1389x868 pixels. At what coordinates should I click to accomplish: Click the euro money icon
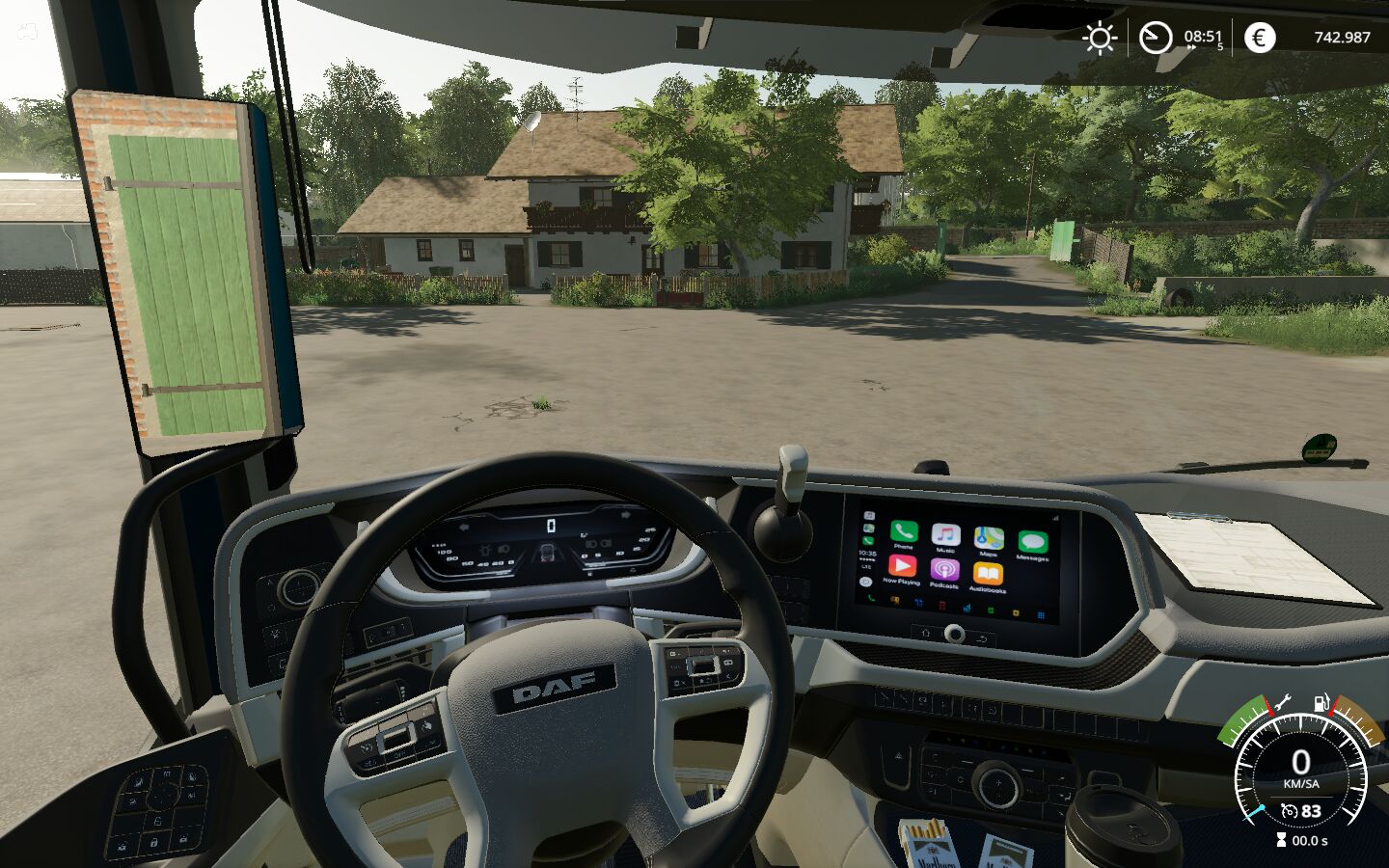pyautogui.click(x=1259, y=38)
